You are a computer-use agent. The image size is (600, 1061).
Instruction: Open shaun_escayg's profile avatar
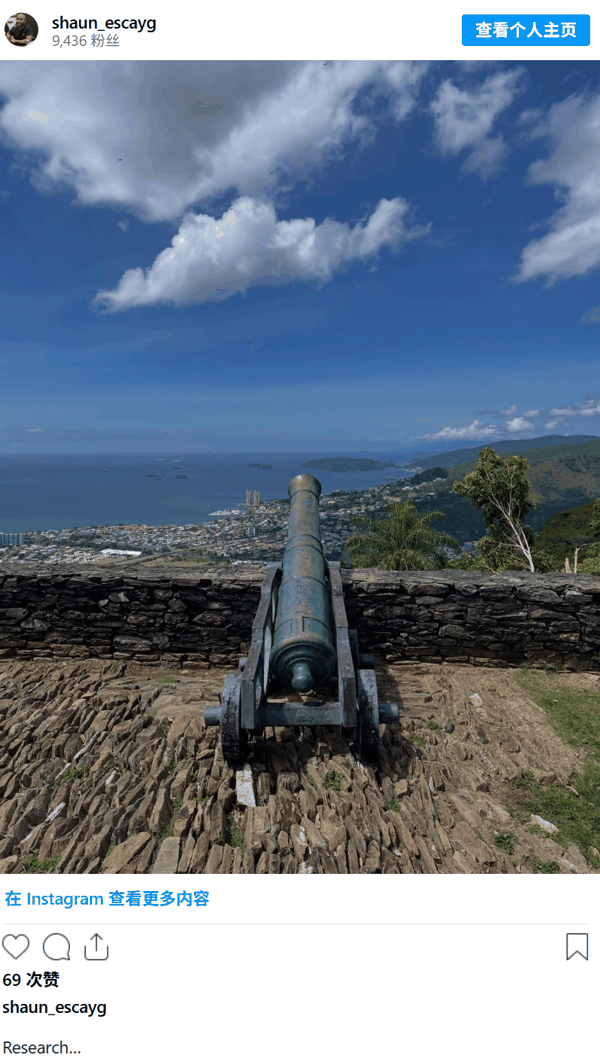(21, 30)
